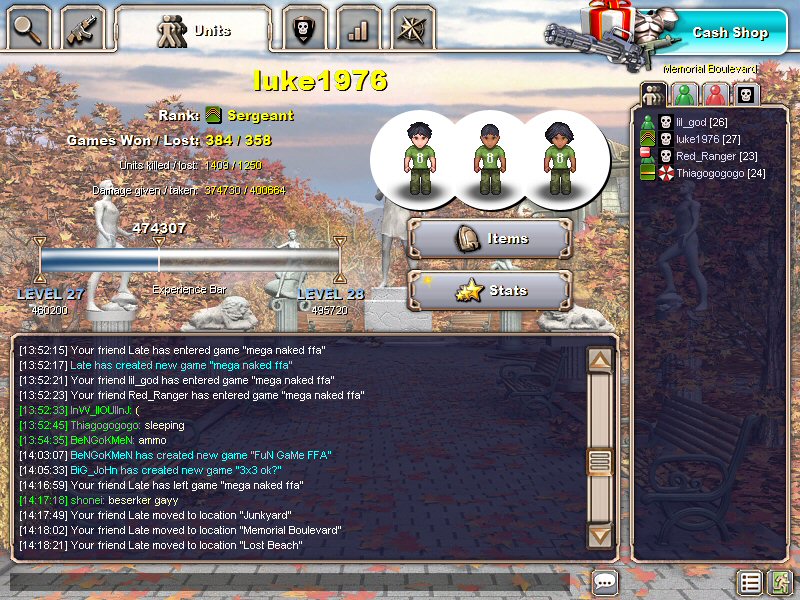Switch to green friends list tab
Screen dimensions: 800x600
[684, 94]
